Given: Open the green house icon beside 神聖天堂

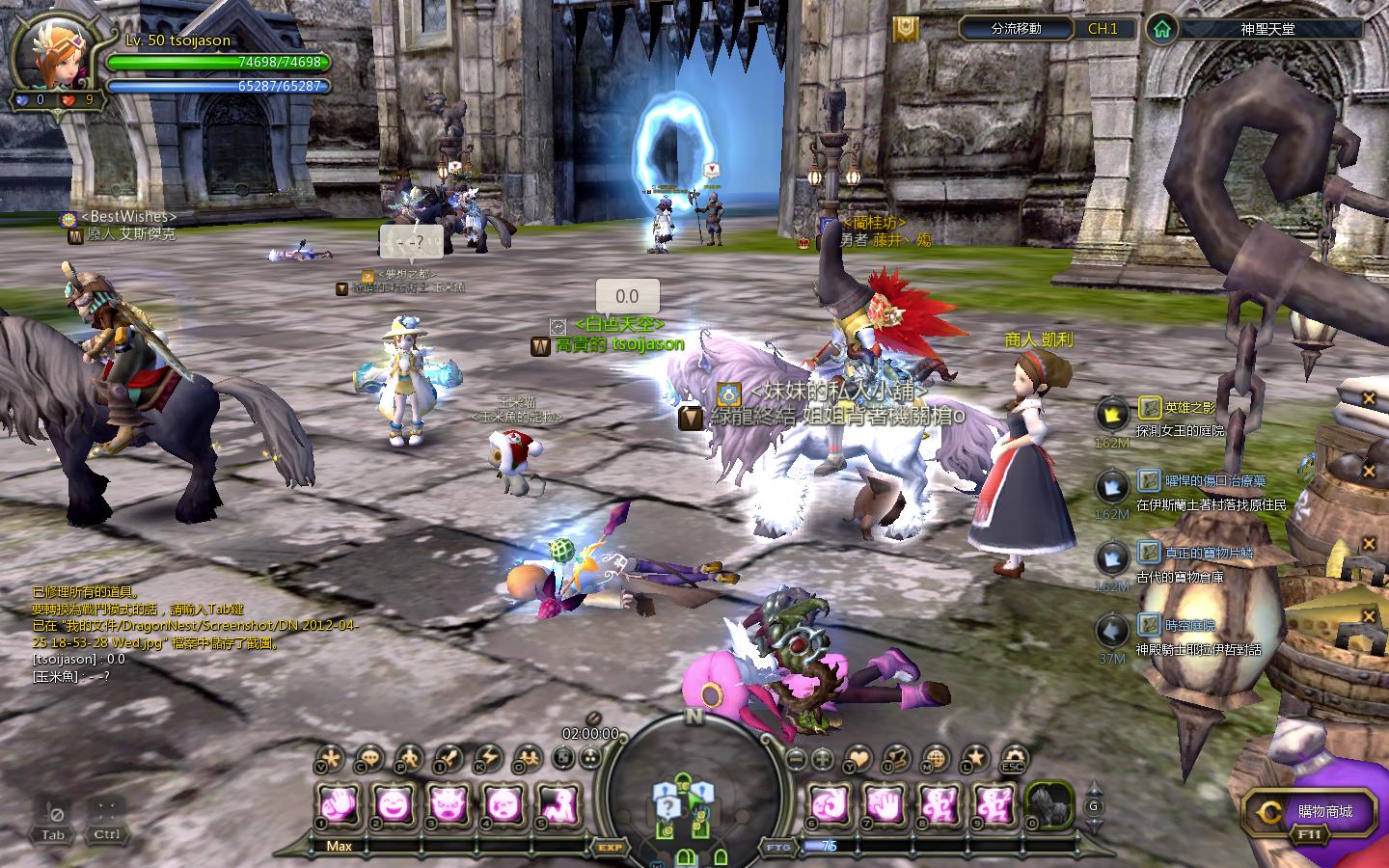Looking at the screenshot, I should [1163, 28].
